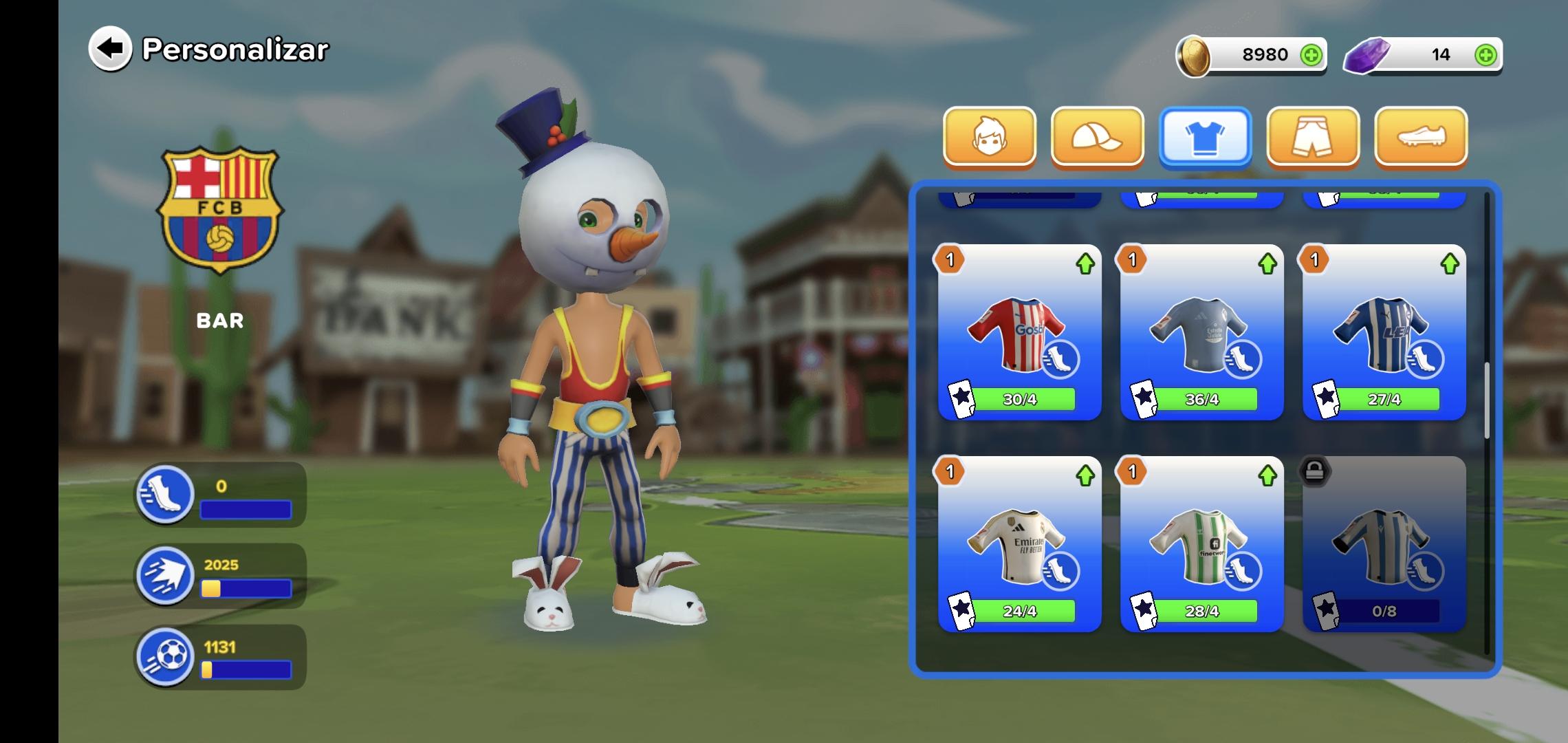
Task: Go back from the Personalizar screen
Action: 110,49
